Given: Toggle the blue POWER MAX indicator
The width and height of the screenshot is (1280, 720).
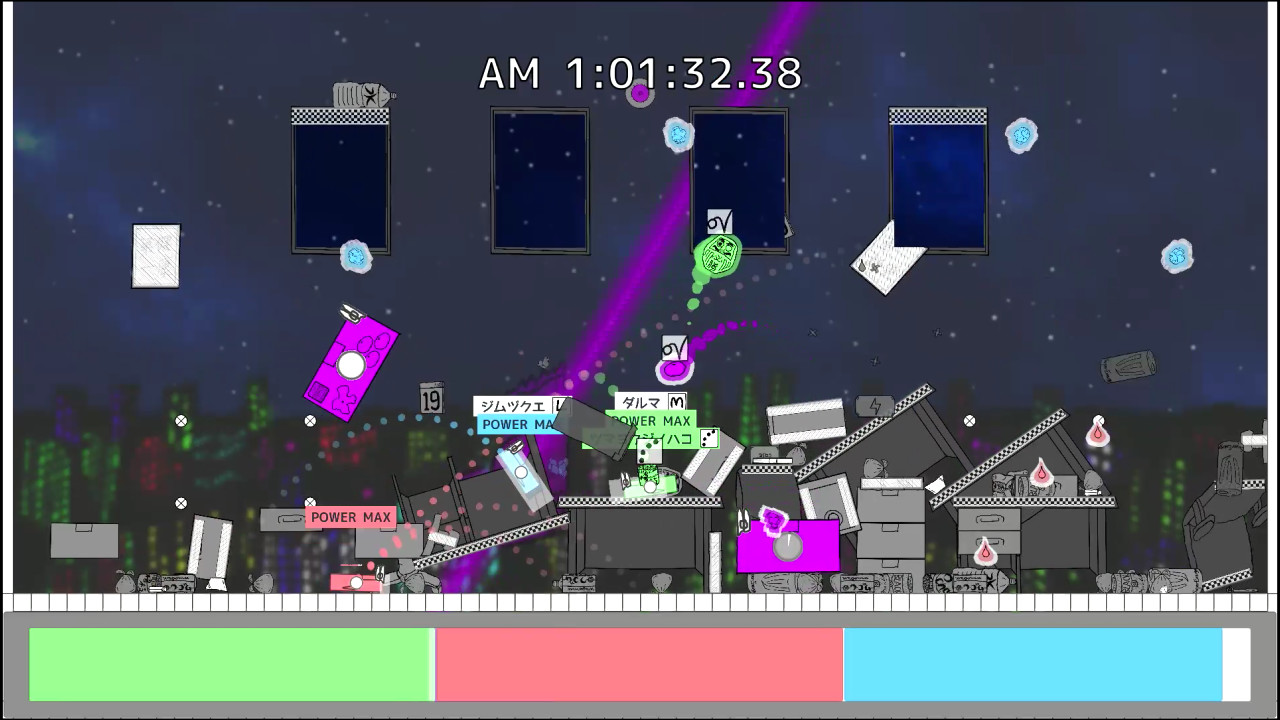Looking at the screenshot, I should click(x=515, y=423).
